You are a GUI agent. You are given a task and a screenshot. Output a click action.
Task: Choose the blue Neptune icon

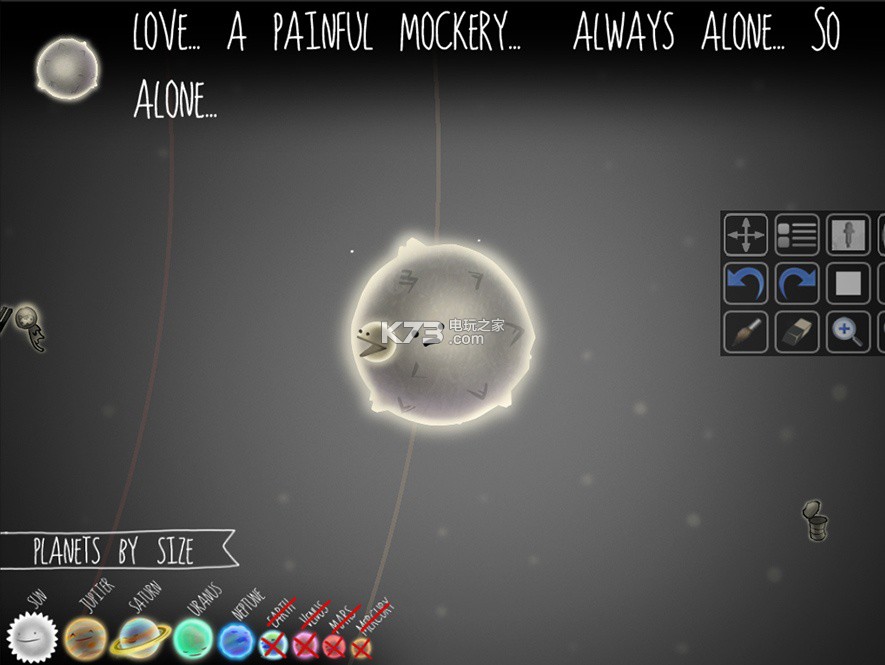(x=238, y=640)
